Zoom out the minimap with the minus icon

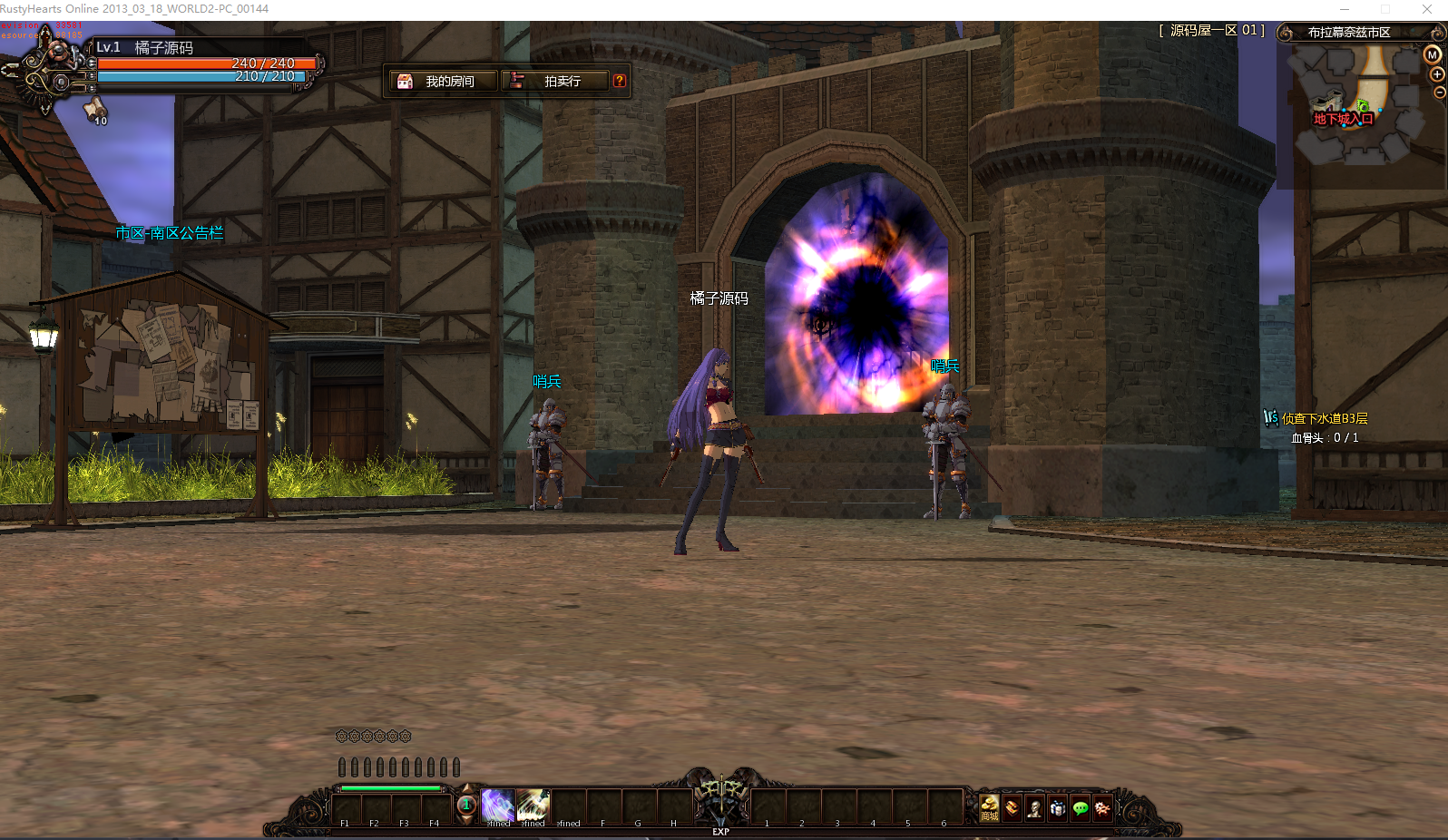point(1438,92)
